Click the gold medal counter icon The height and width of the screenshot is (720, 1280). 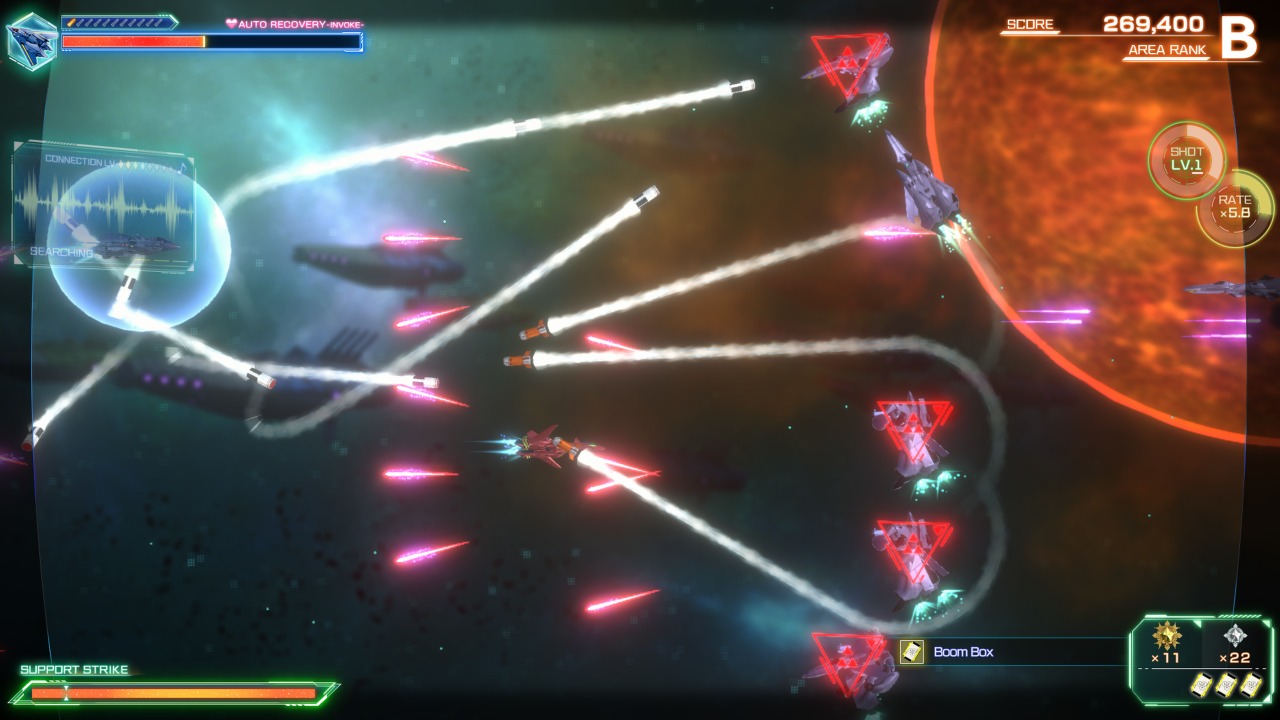coord(1166,636)
